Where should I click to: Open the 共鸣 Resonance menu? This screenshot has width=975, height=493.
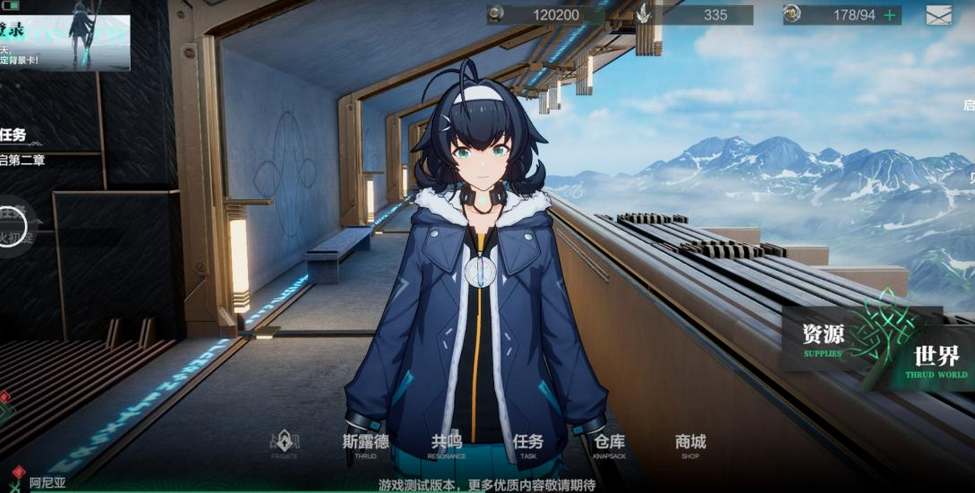tap(446, 445)
